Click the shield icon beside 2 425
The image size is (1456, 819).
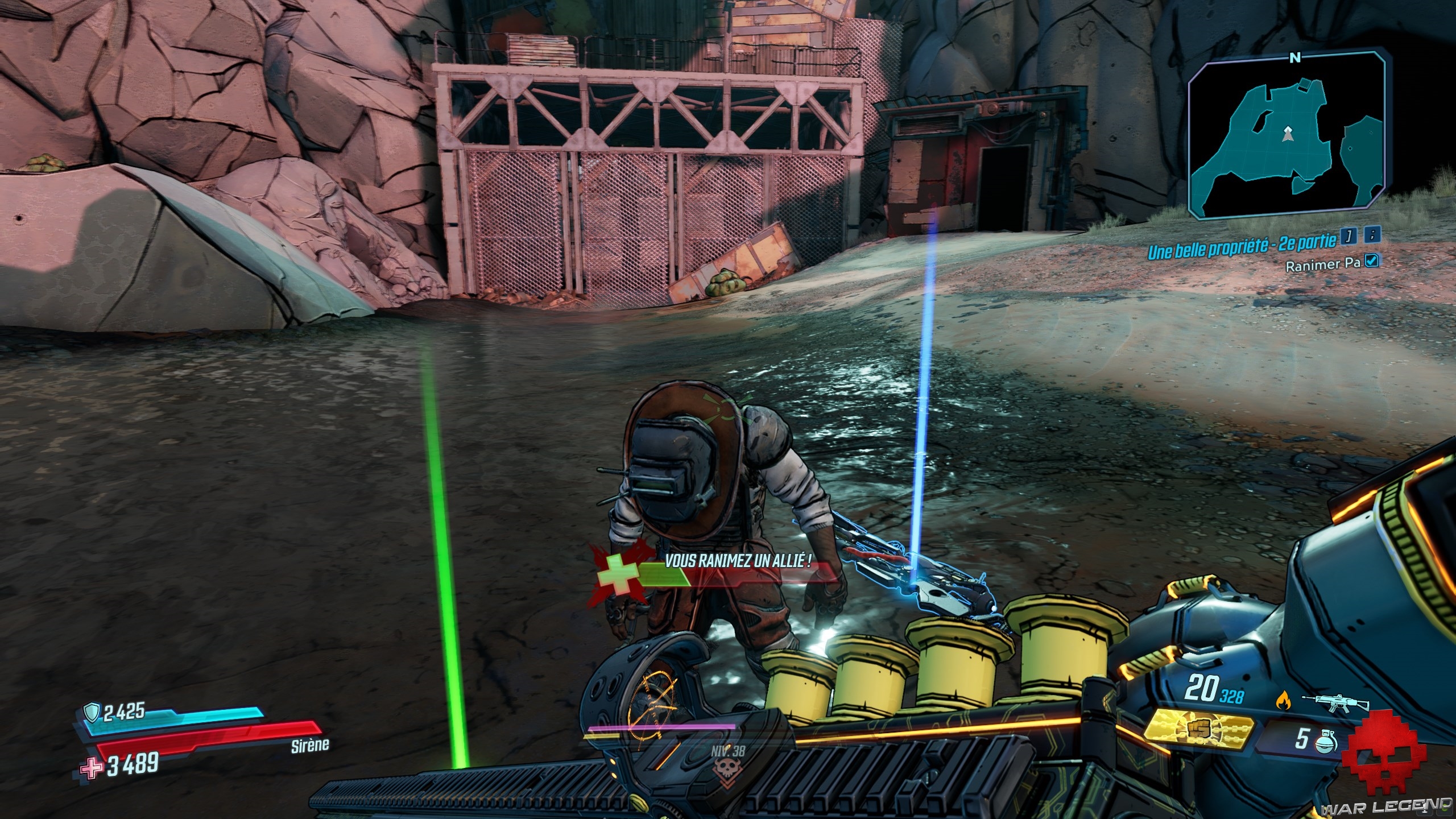92,712
